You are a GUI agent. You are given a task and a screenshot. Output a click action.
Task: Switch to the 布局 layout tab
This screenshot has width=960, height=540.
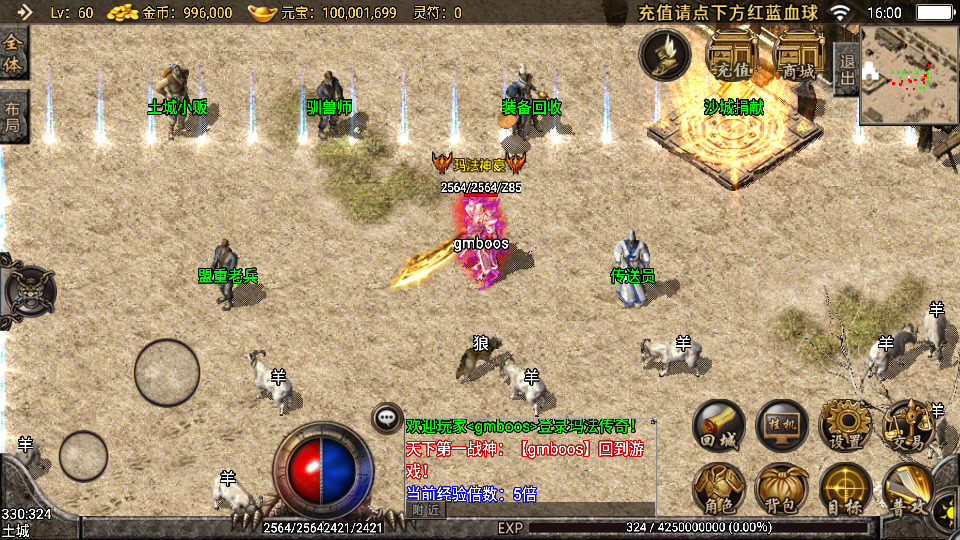click(13, 115)
